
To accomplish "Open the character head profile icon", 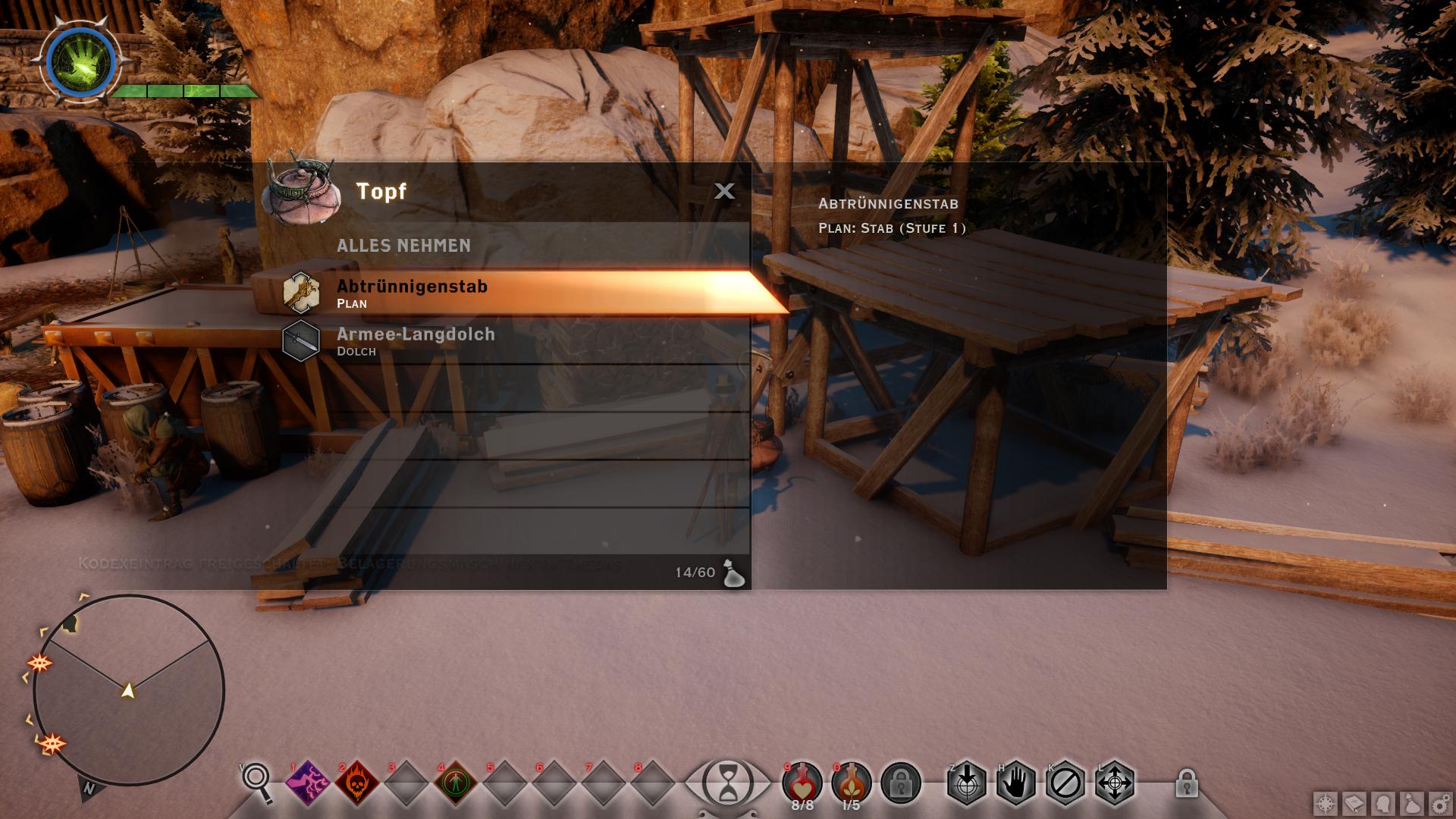I will pyautogui.click(x=1383, y=804).
